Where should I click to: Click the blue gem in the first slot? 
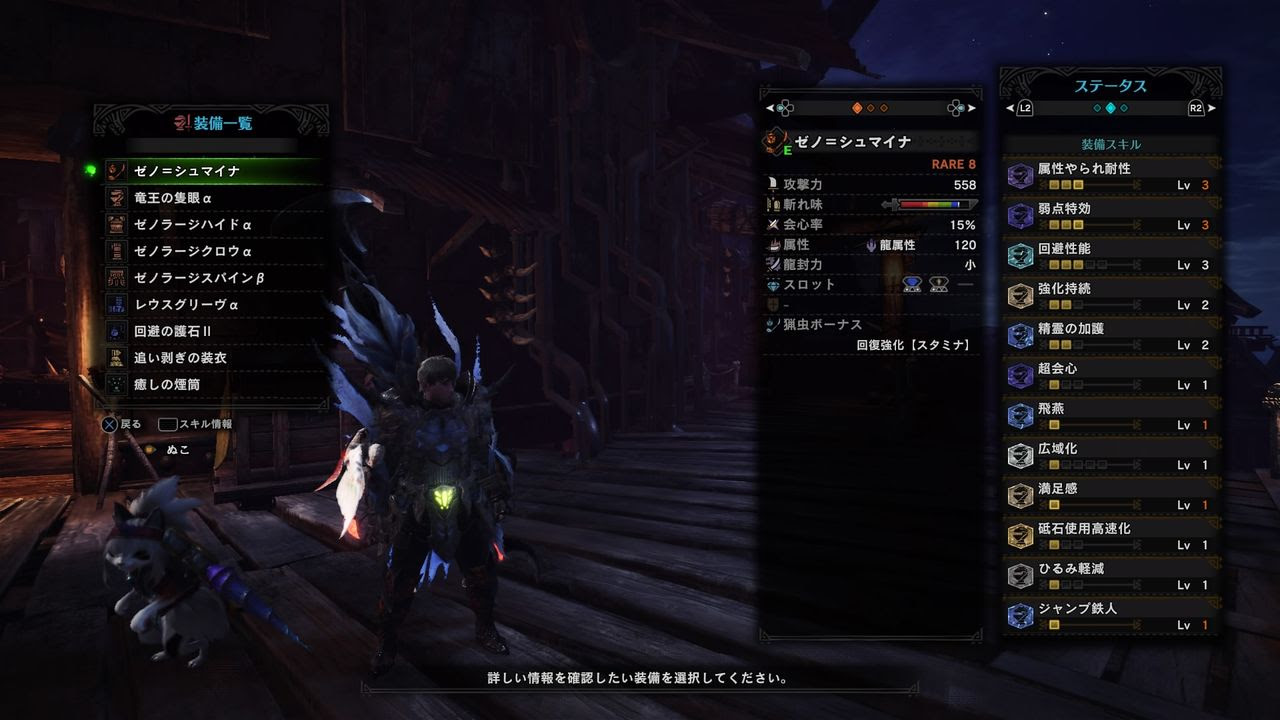coord(911,285)
